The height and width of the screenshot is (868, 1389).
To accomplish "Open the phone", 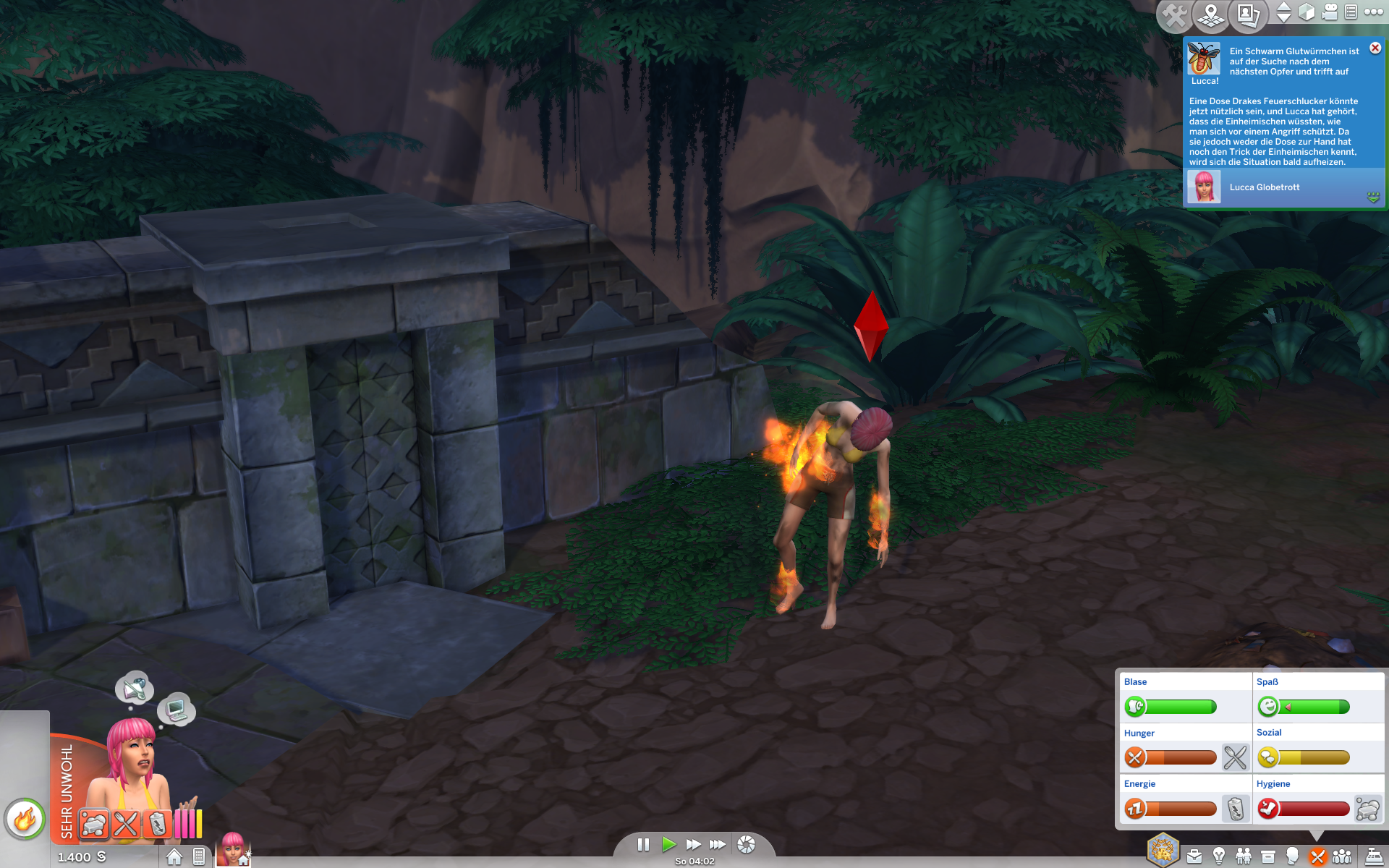I will point(199,856).
